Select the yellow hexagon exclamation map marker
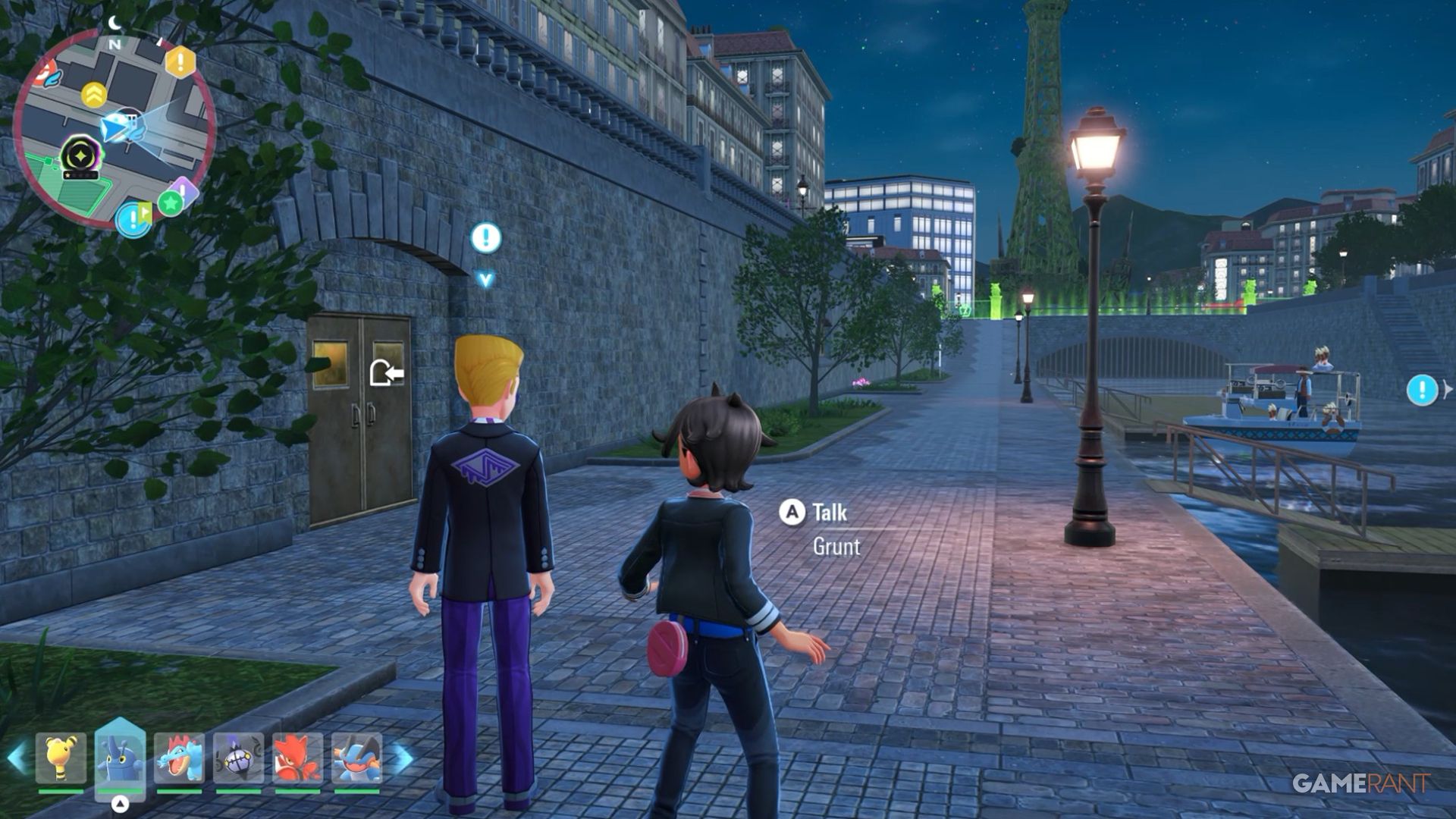 [x=180, y=61]
